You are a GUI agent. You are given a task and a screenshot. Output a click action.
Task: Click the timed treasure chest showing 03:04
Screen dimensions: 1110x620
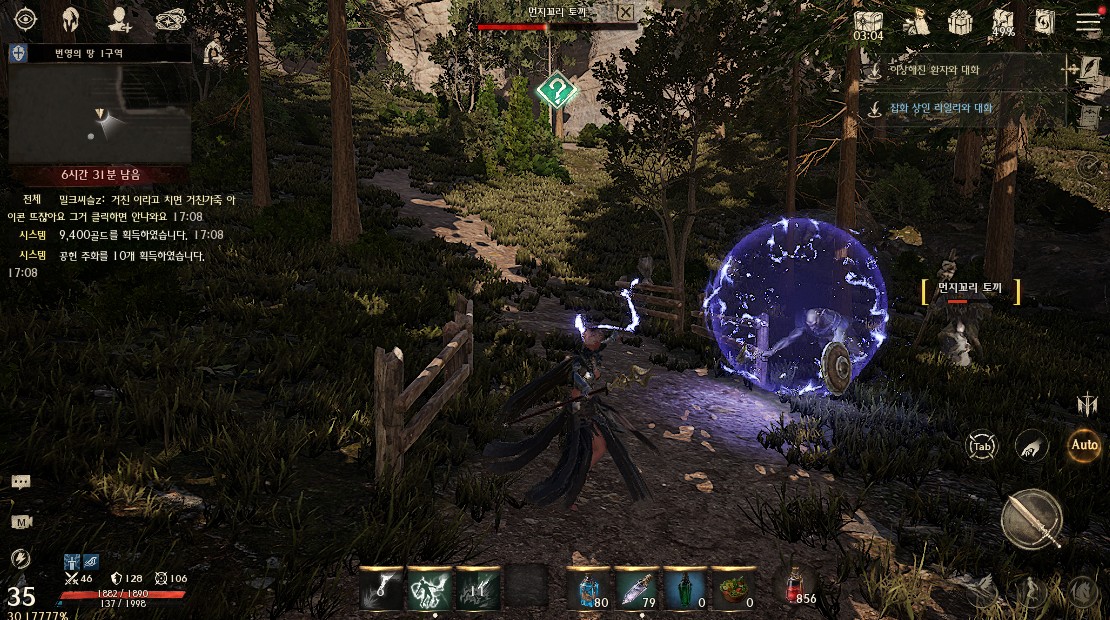point(868,22)
